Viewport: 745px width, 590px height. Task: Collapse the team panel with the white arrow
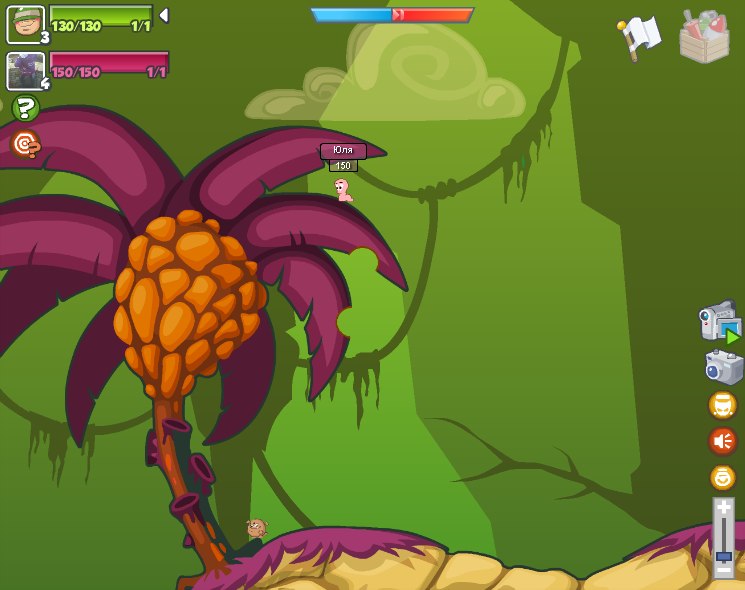164,15
